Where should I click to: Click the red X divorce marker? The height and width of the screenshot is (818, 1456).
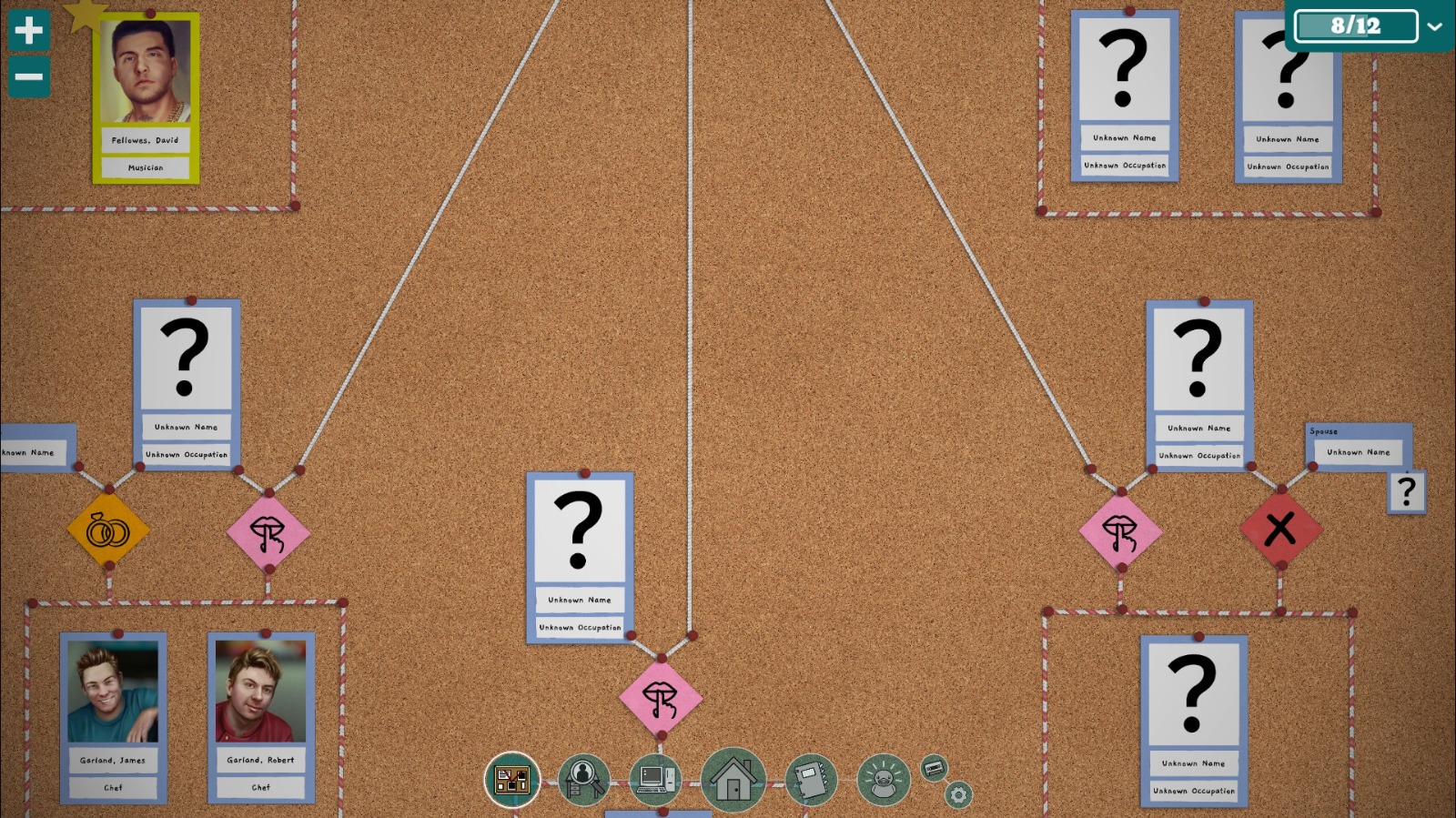tap(1282, 528)
